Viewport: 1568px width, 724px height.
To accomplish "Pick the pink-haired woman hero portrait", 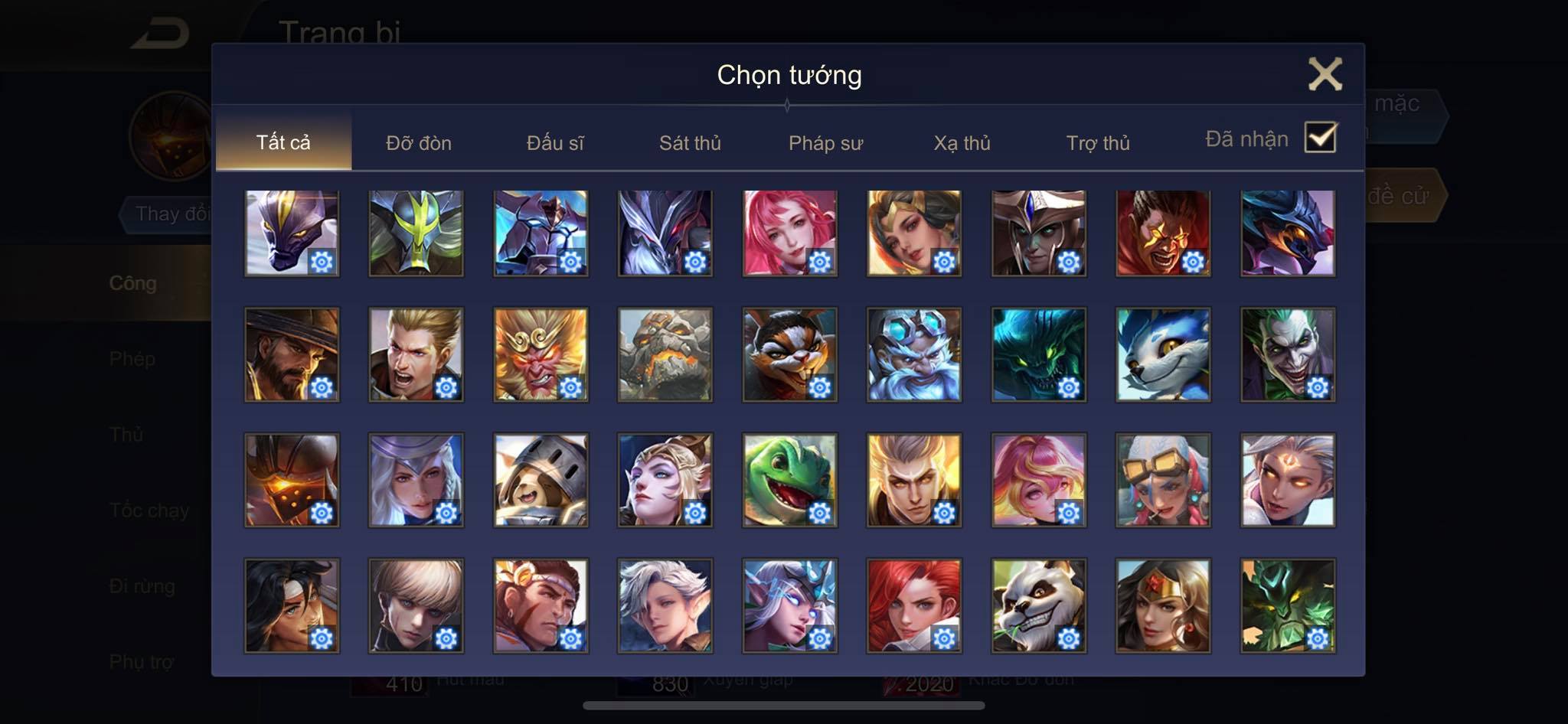I will (789, 233).
